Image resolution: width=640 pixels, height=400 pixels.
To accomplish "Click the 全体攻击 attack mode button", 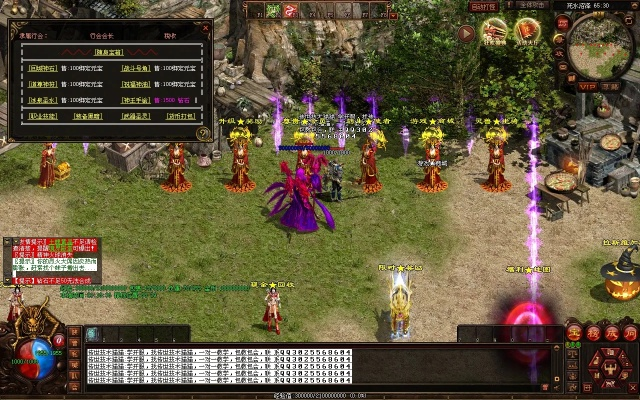I will click(531, 6).
